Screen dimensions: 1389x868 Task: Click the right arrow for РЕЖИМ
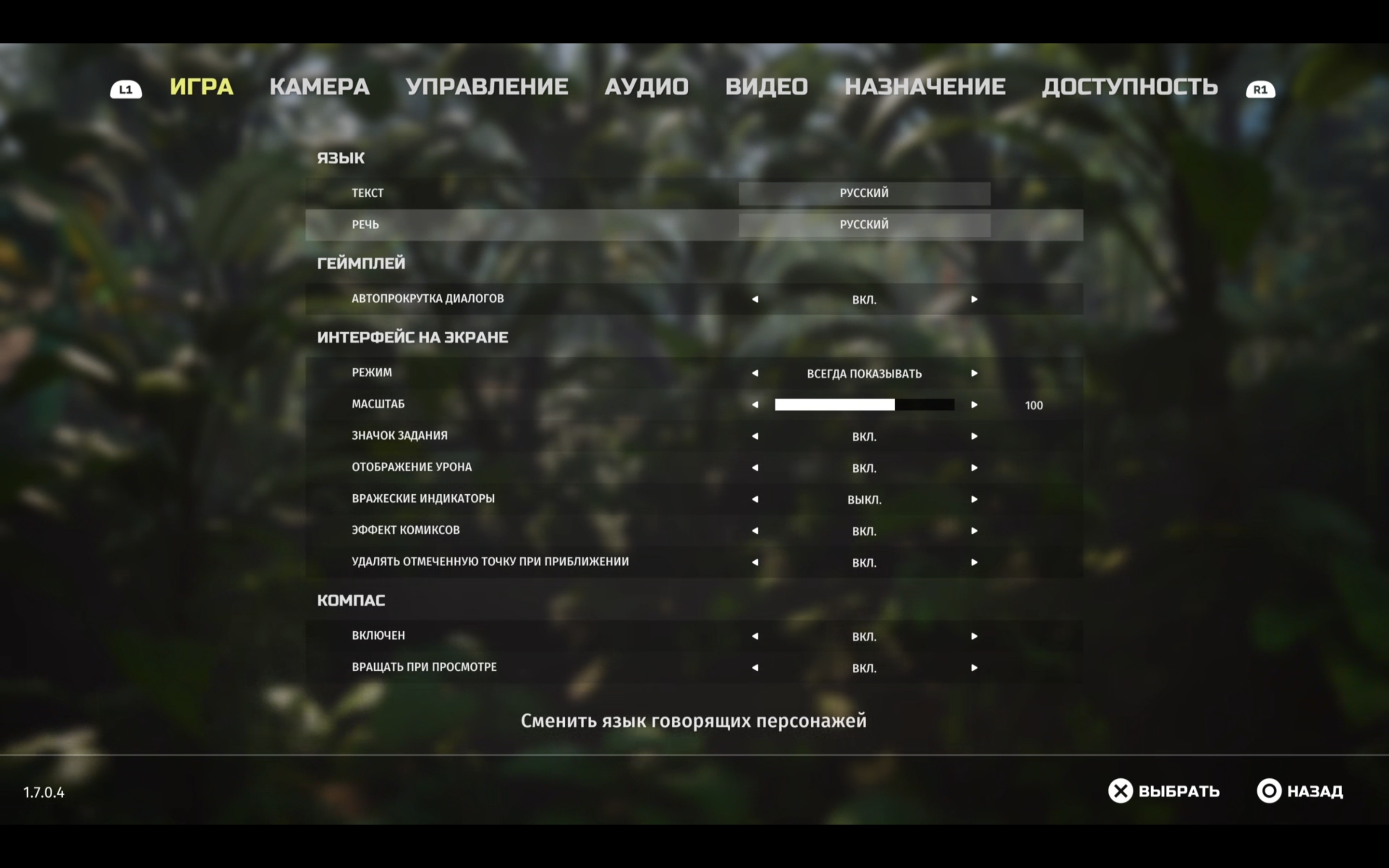pos(974,373)
